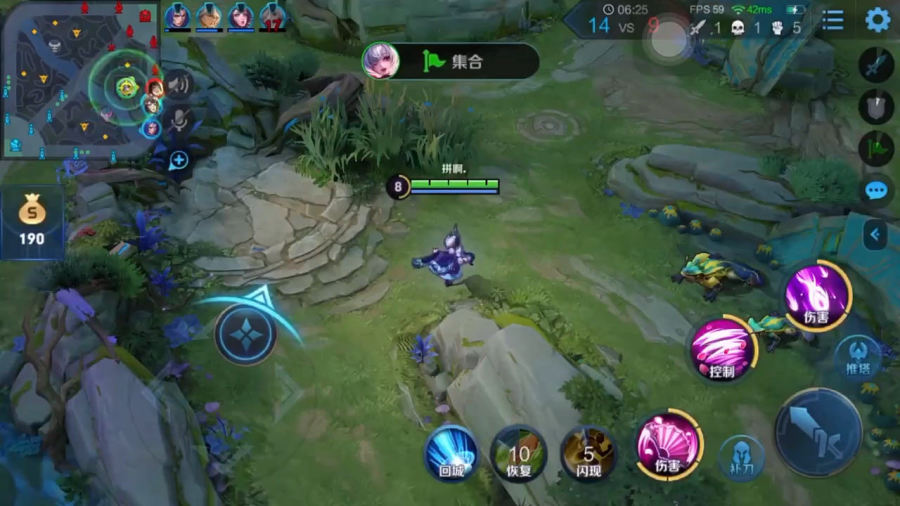
Task: Tap the basic attack sword button
Action: point(818,432)
